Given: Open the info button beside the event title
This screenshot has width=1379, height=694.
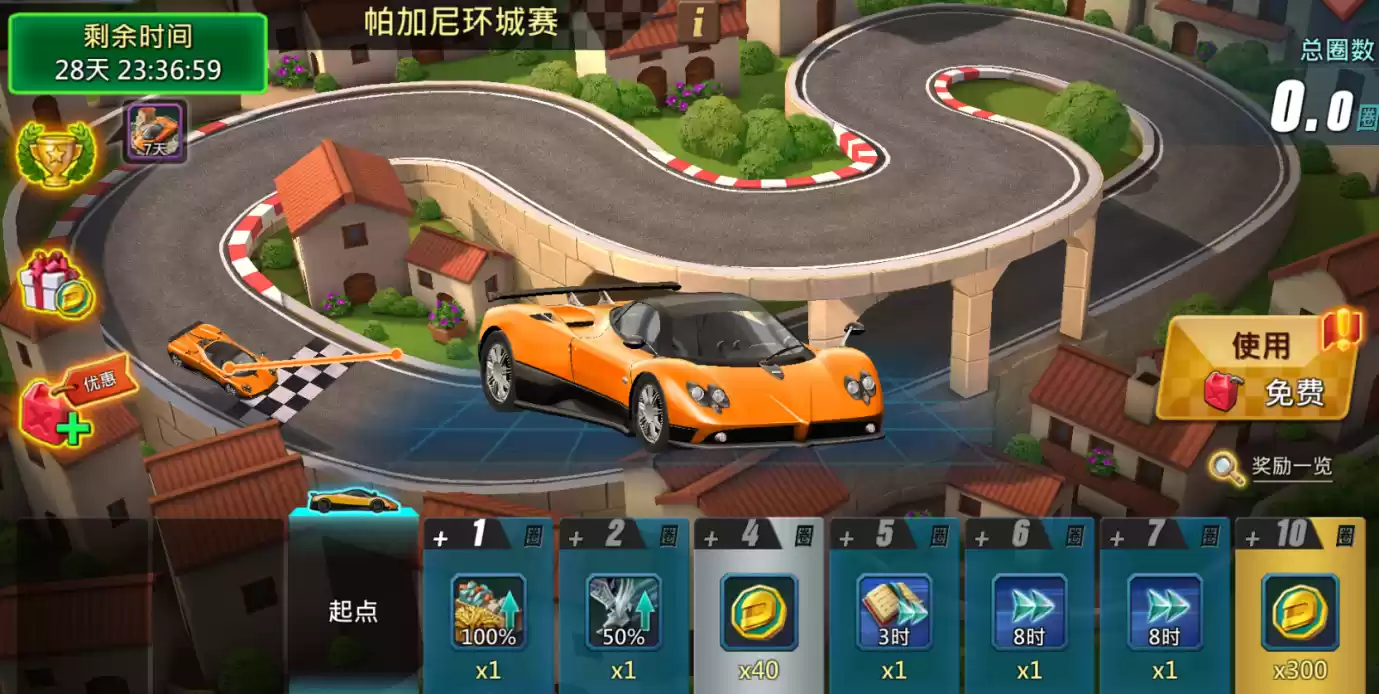Looking at the screenshot, I should [698, 19].
